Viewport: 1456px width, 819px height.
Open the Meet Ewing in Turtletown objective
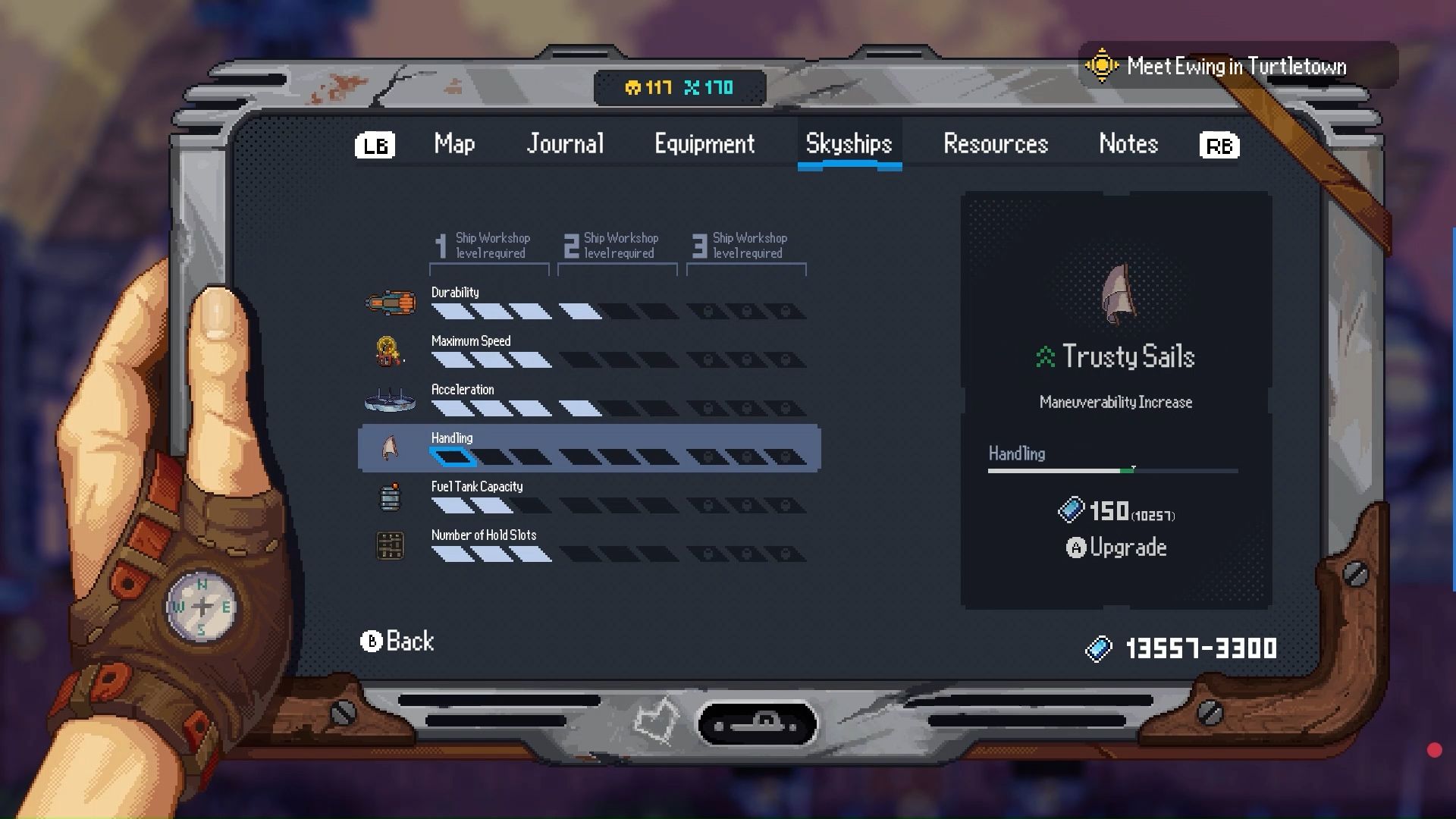click(1235, 67)
